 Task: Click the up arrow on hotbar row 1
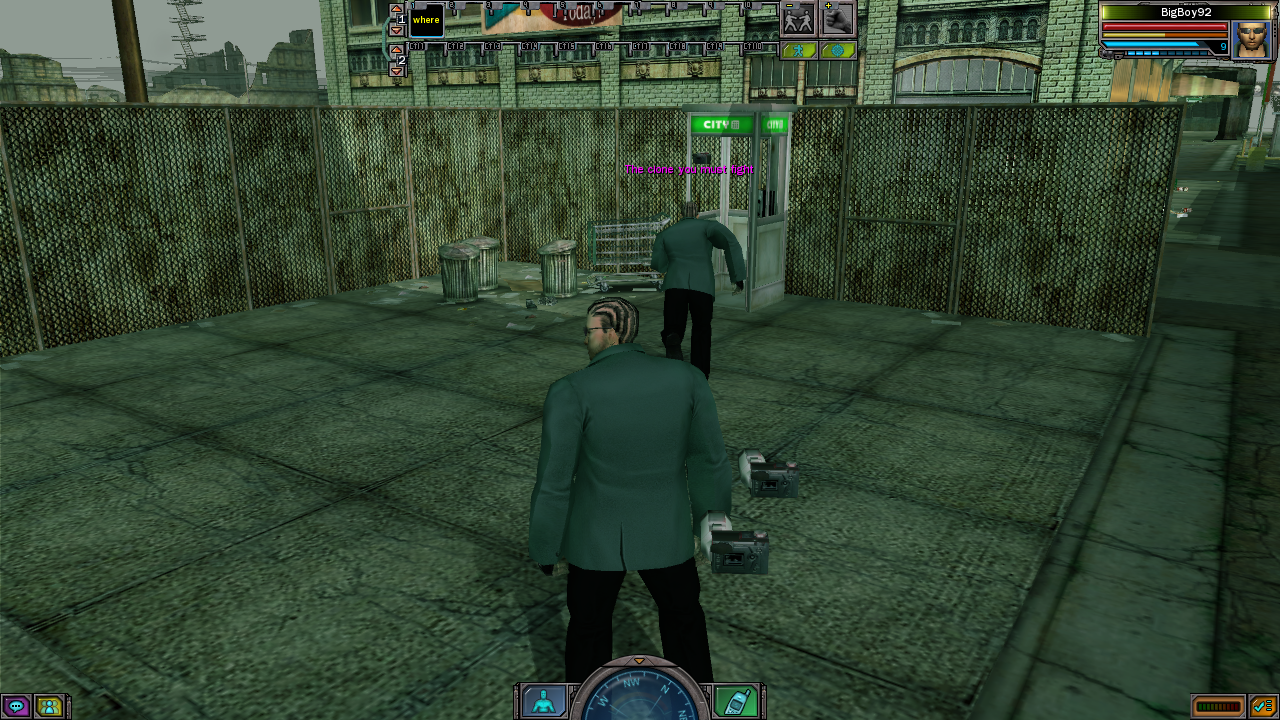[x=396, y=9]
